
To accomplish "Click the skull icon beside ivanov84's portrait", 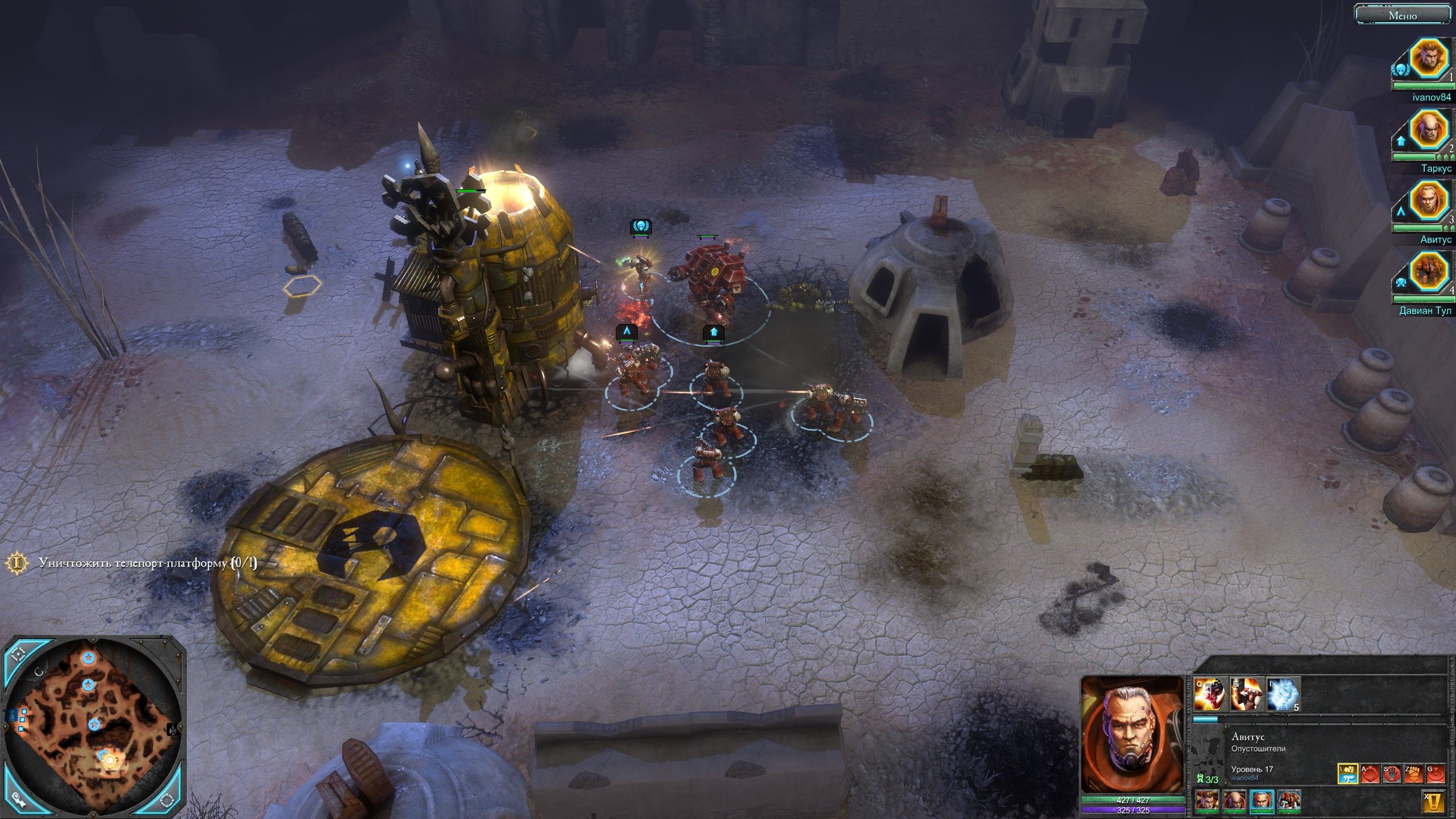I will point(1401,68).
